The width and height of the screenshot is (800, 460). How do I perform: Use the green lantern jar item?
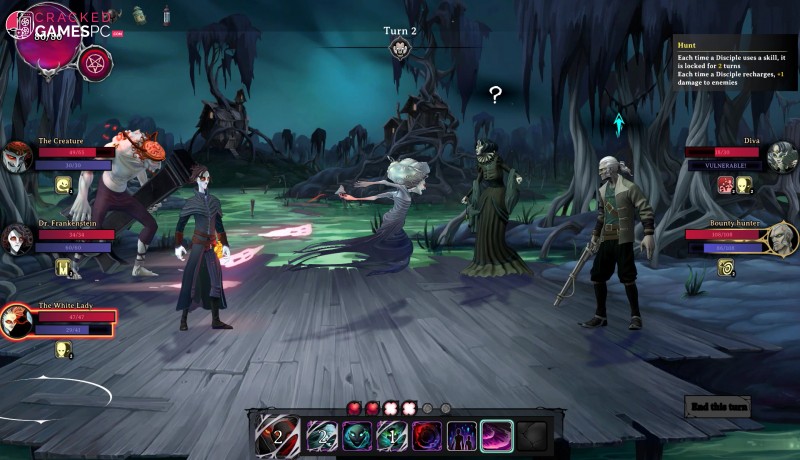click(x=139, y=14)
